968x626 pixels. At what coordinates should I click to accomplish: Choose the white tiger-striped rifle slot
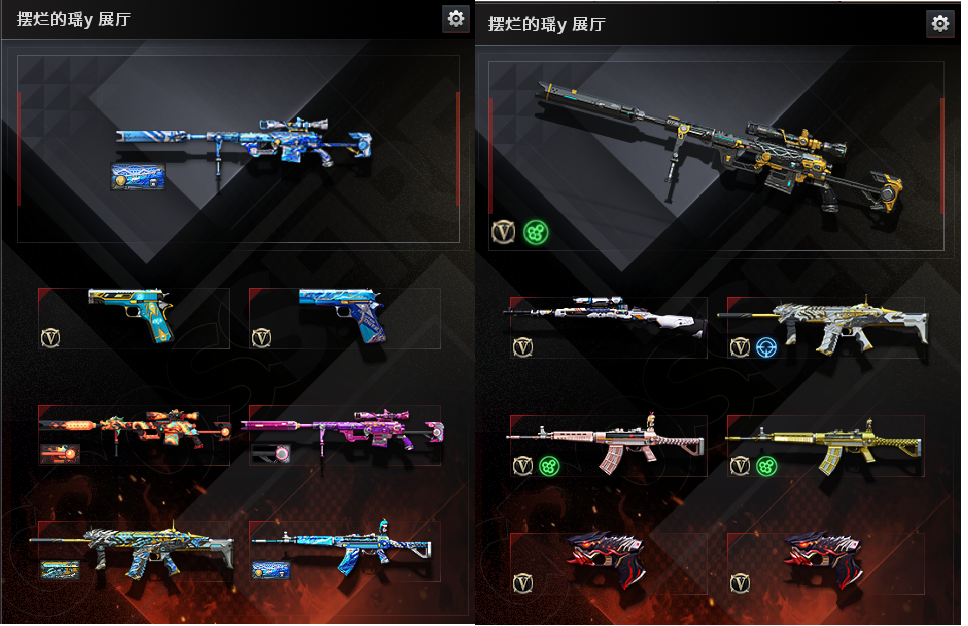click(x=824, y=326)
